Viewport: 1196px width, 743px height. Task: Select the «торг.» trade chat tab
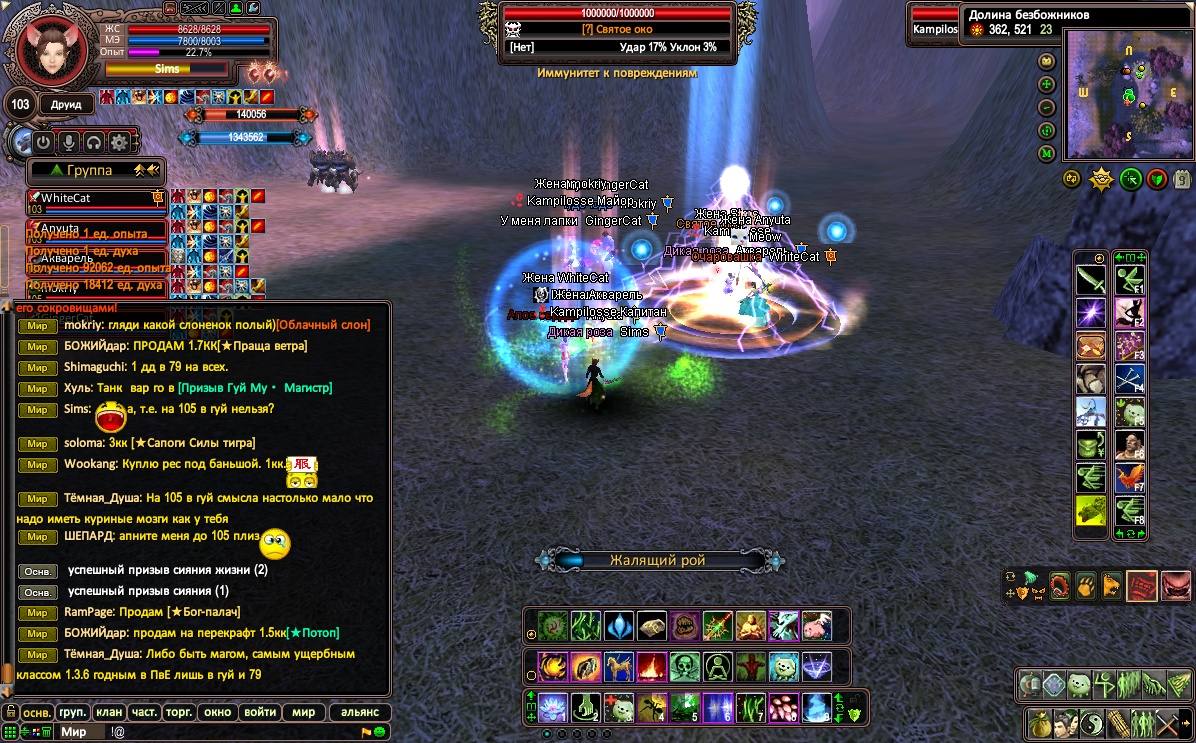(179, 712)
